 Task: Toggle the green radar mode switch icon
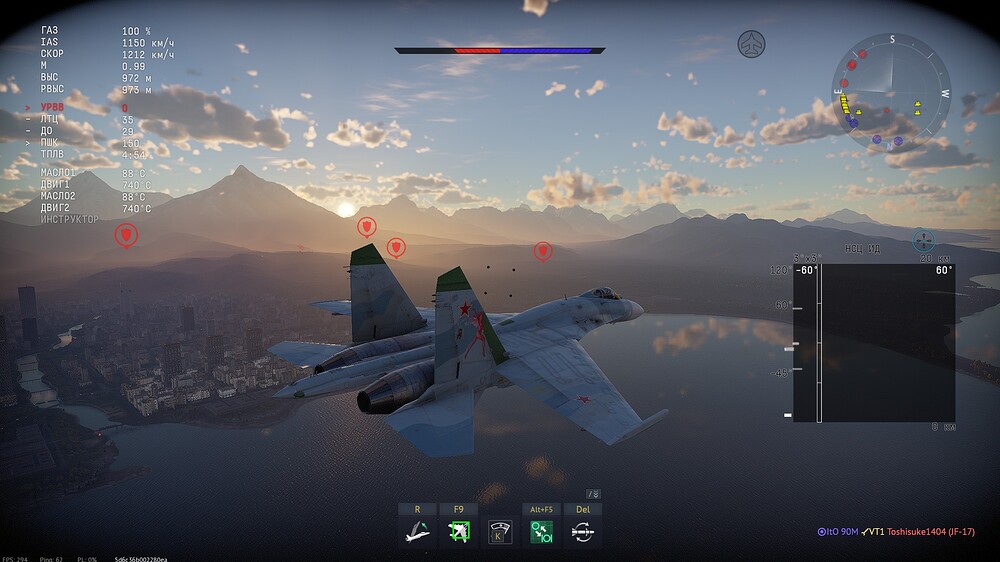[542, 531]
